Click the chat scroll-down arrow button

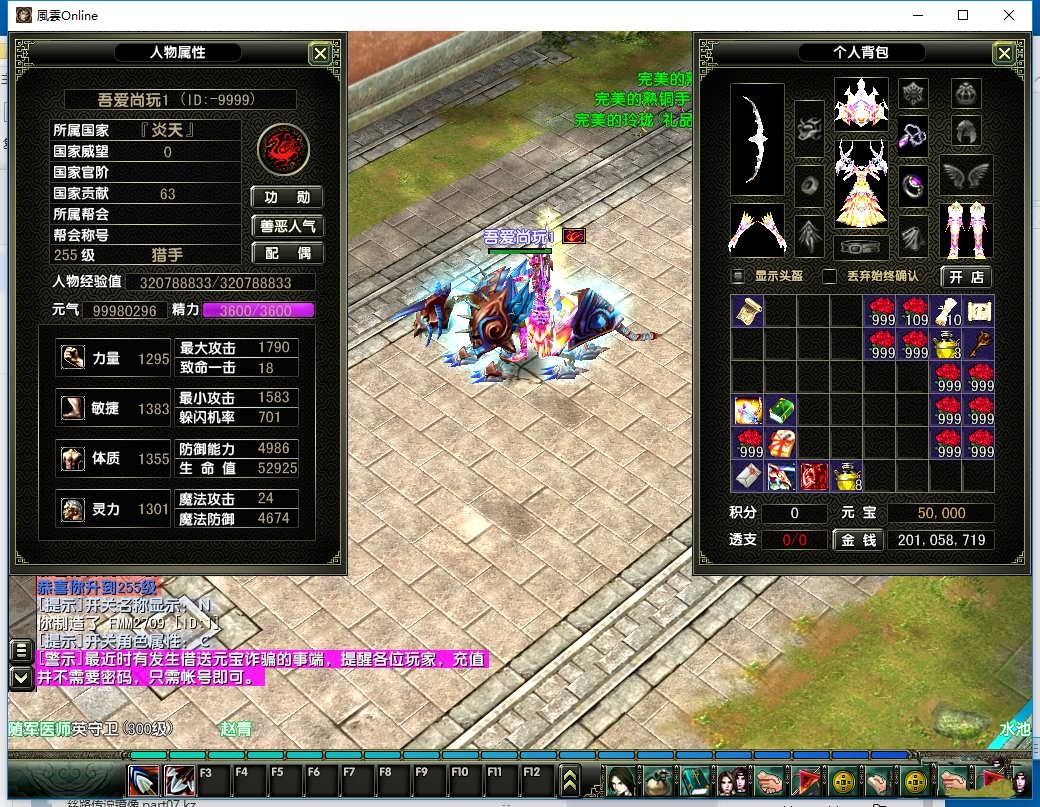coord(20,677)
